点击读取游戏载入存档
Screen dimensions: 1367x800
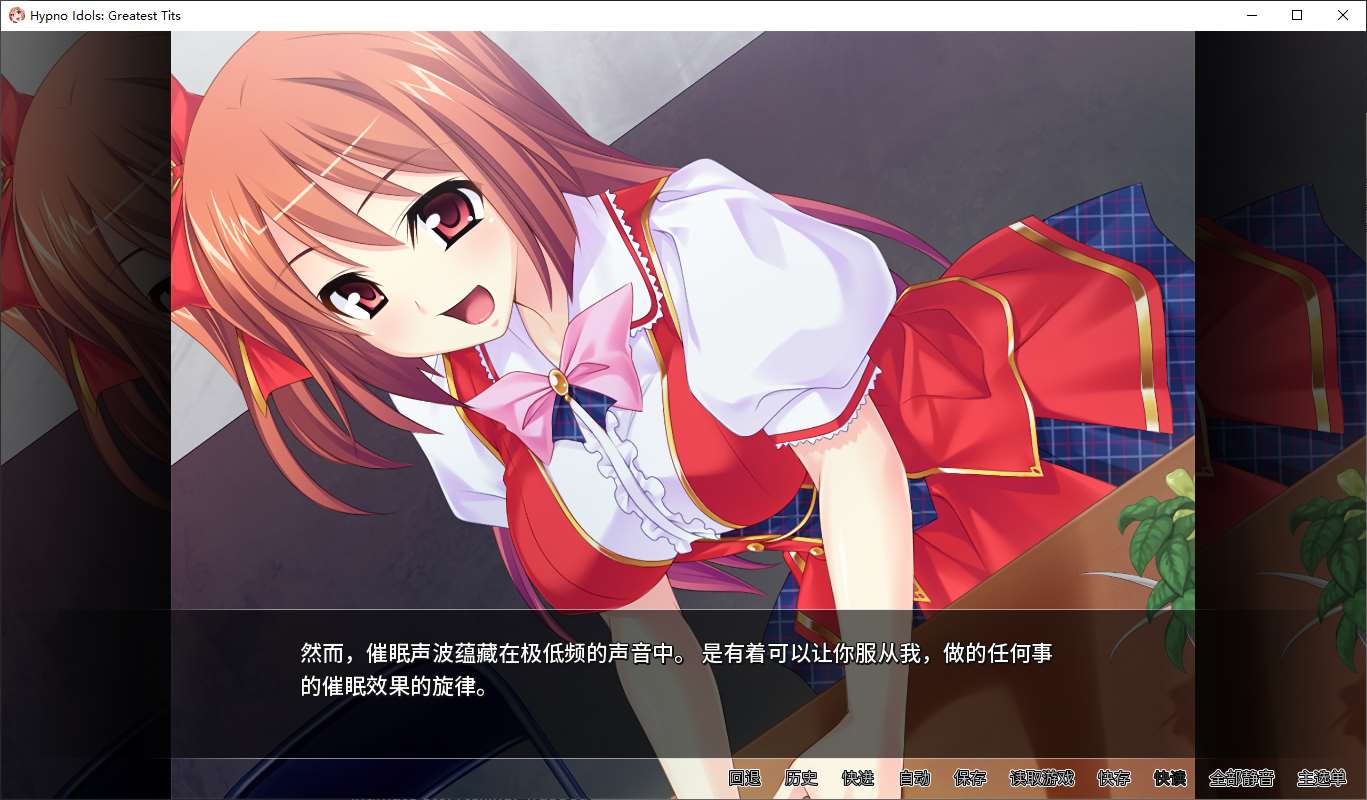pyautogui.click(x=1041, y=778)
